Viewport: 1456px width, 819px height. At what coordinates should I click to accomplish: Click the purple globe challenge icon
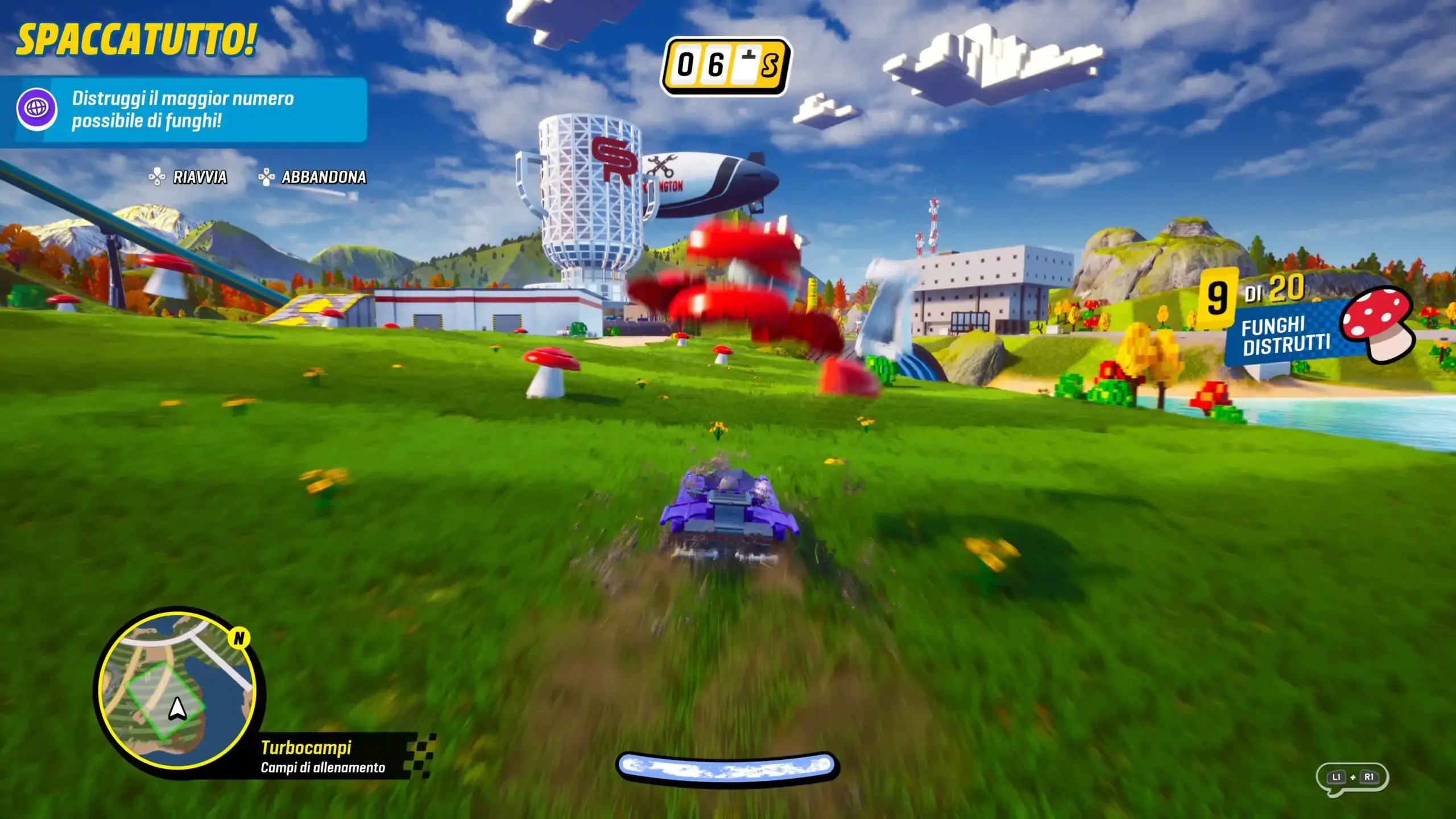(x=36, y=108)
